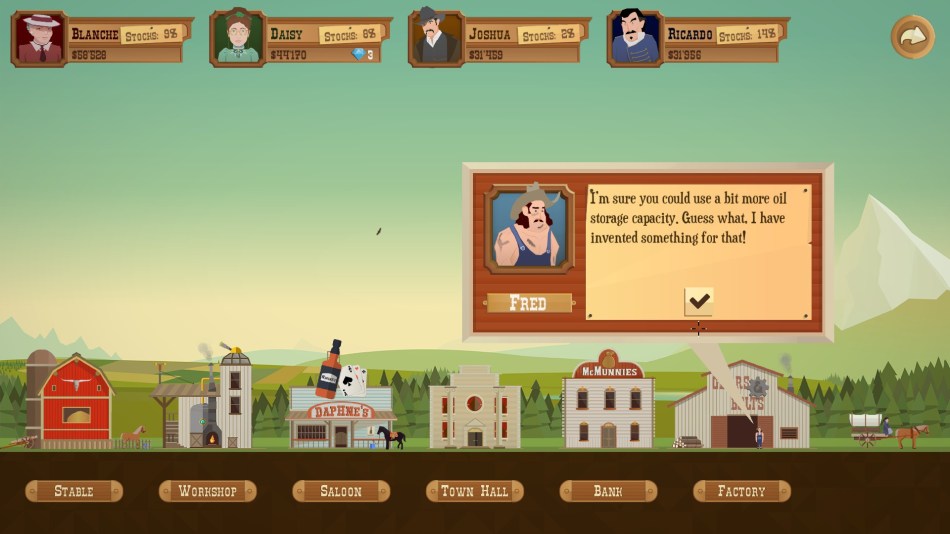Go to the Workshop
This screenshot has height=534, width=950.
[x=207, y=491]
